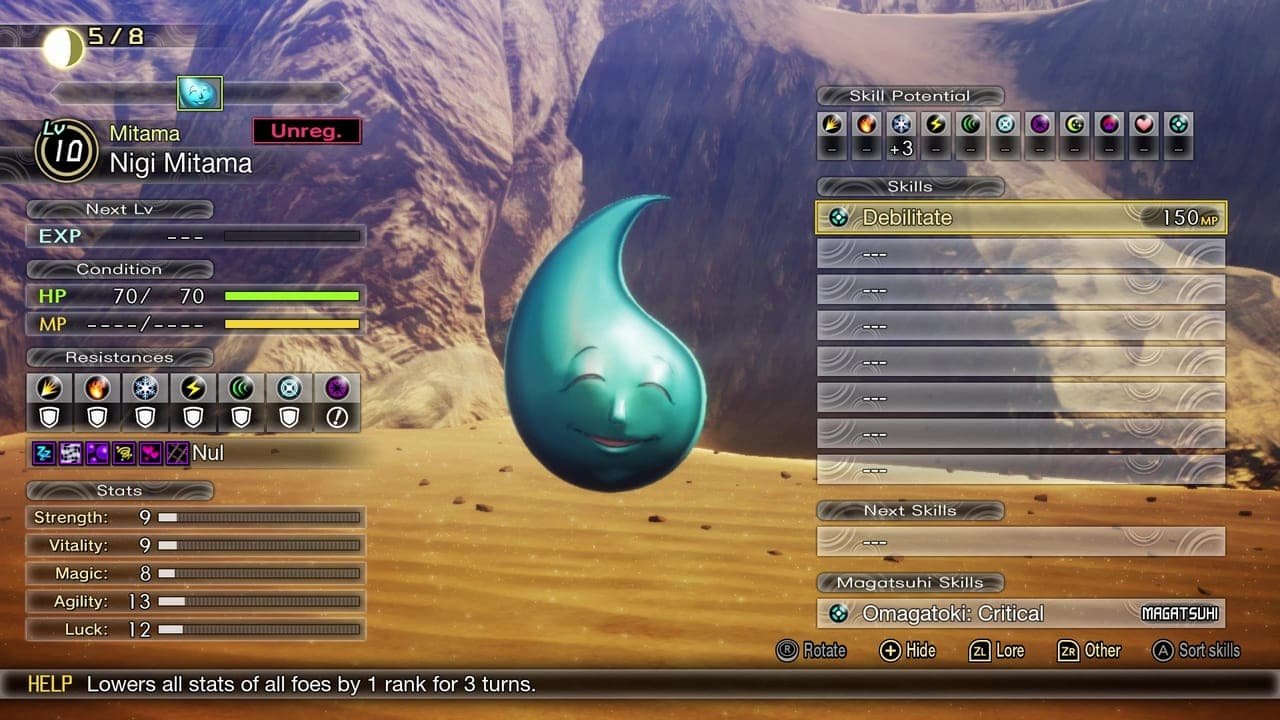Click the green HP bar
The height and width of the screenshot is (720, 1280).
click(290, 296)
